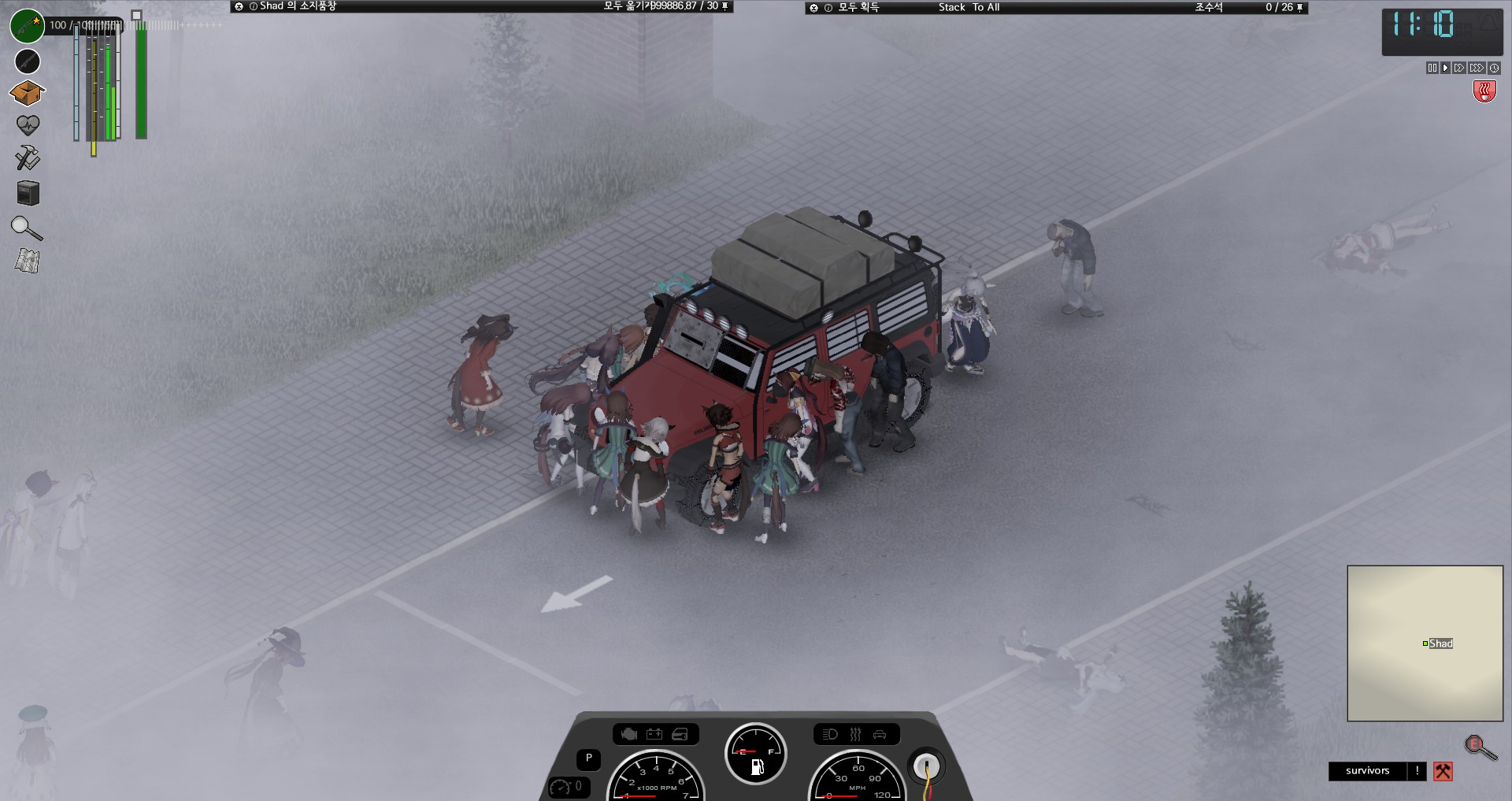The width and height of the screenshot is (1512, 801).
Task: Select the secondary weapon slot icon
Action: pyautogui.click(x=28, y=61)
